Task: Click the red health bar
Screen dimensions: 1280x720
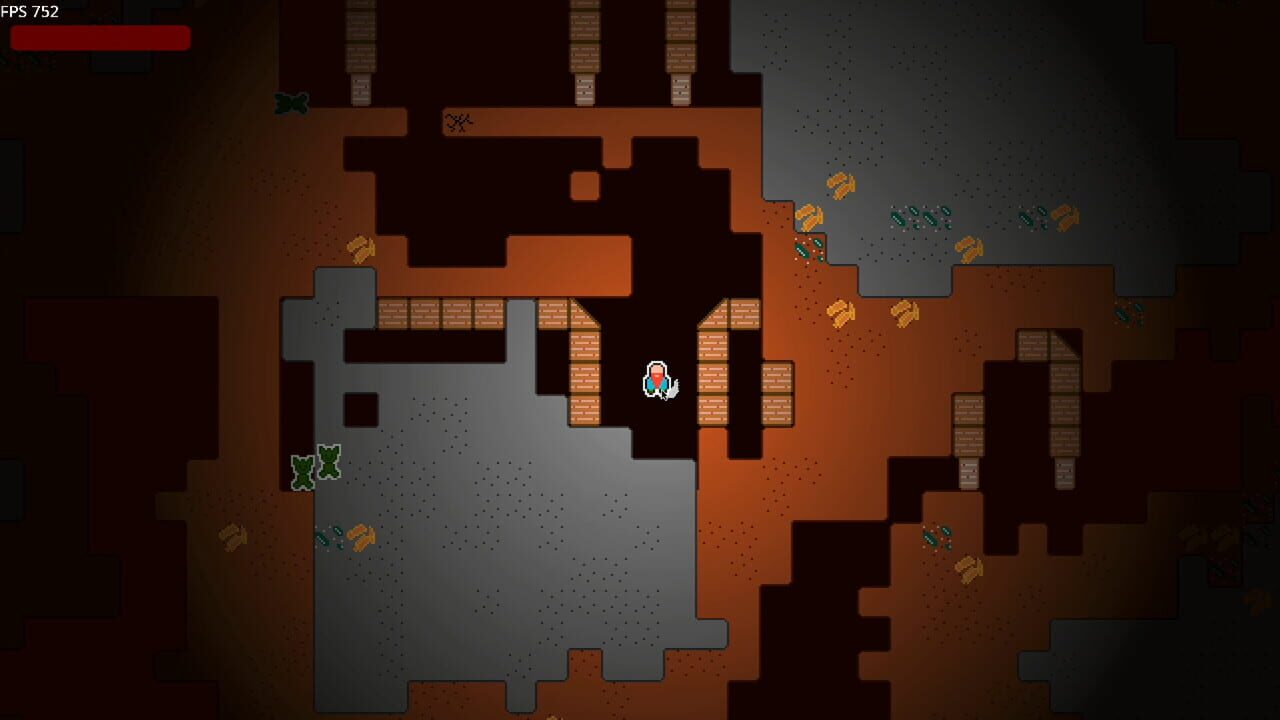Action: click(x=100, y=38)
